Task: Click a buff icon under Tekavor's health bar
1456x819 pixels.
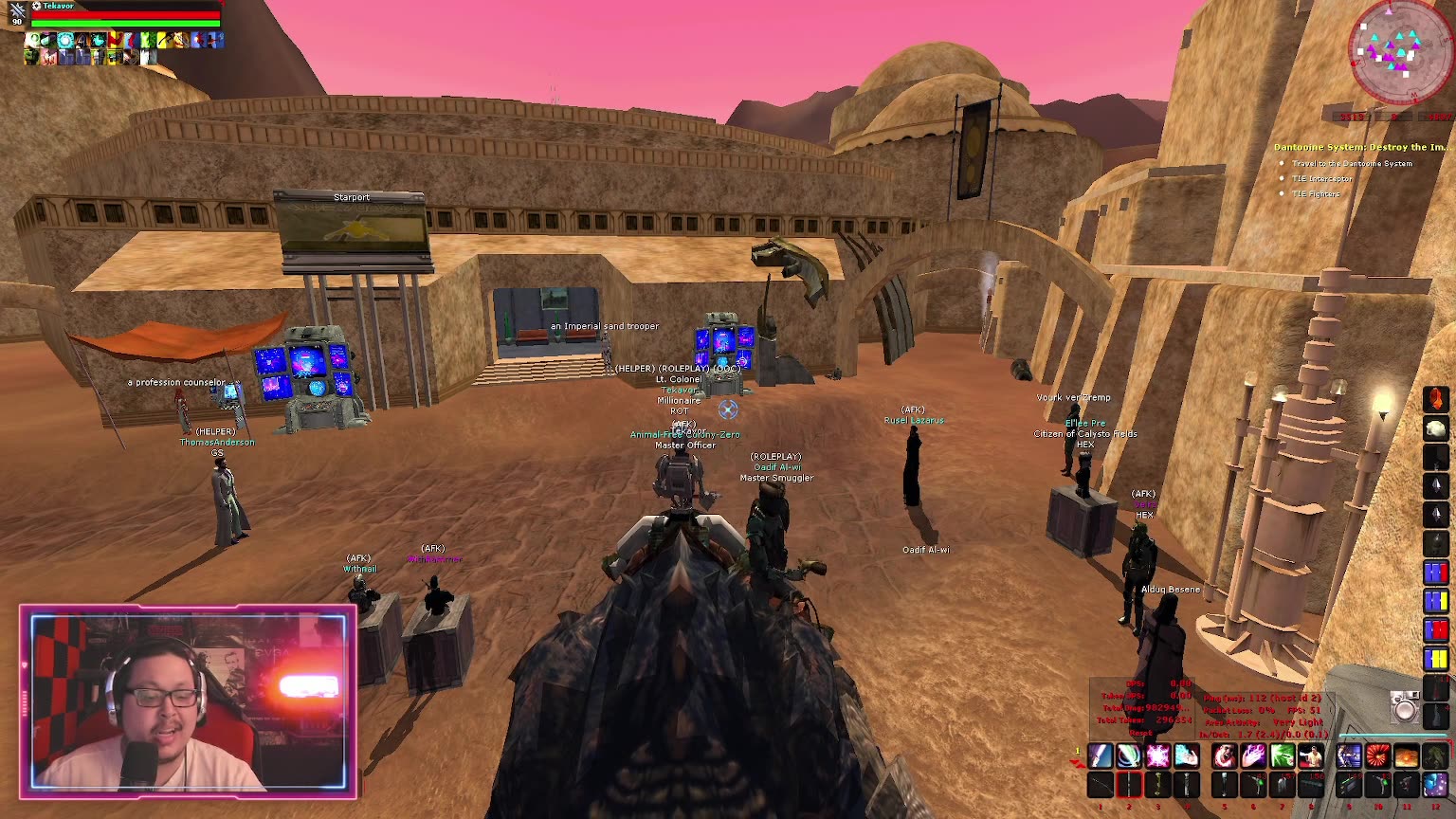Action: [38, 40]
